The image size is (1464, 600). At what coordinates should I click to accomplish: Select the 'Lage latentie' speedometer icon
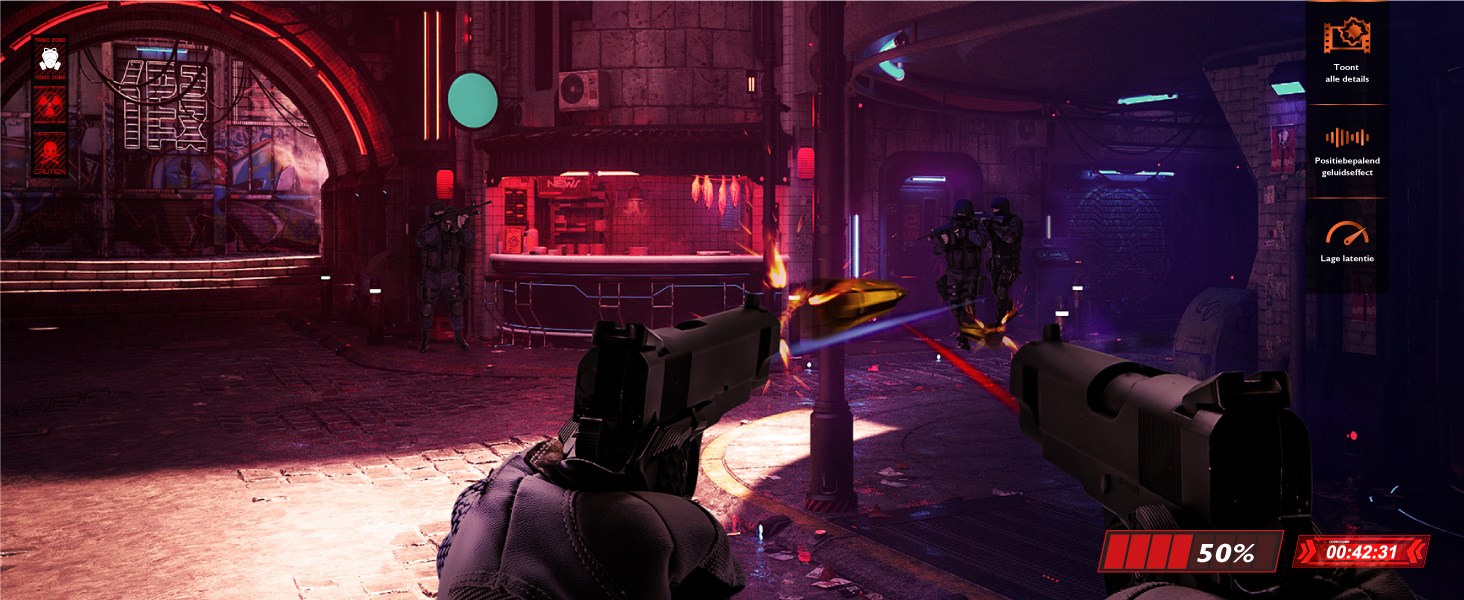tap(1346, 234)
